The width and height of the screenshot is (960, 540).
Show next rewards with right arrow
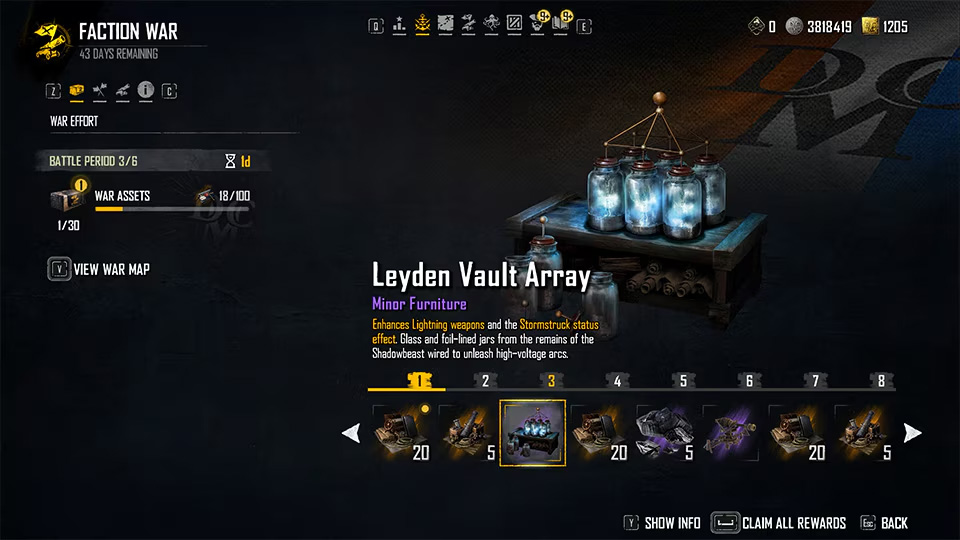pos(912,433)
